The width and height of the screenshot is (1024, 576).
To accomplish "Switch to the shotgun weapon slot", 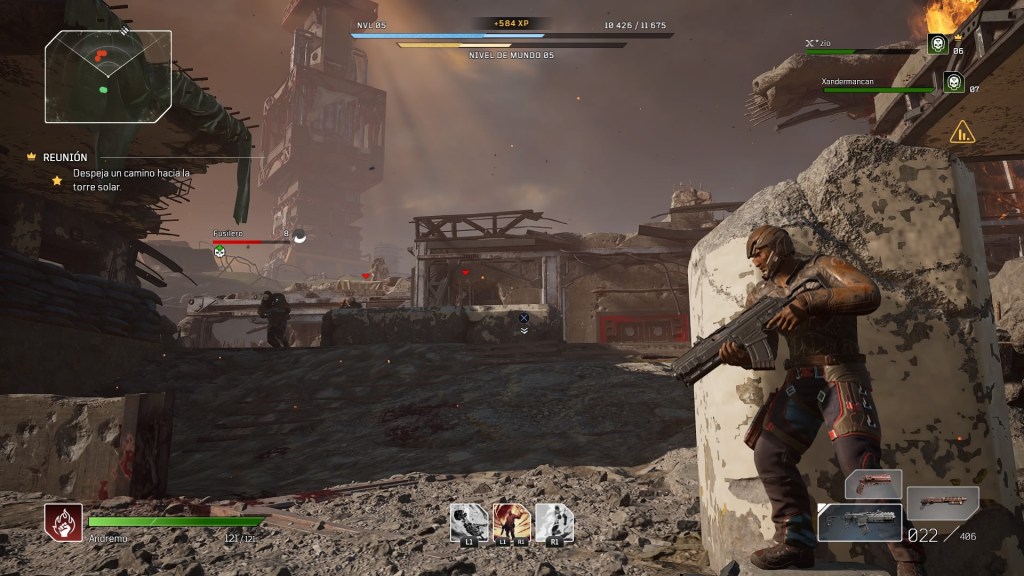I will [x=942, y=503].
